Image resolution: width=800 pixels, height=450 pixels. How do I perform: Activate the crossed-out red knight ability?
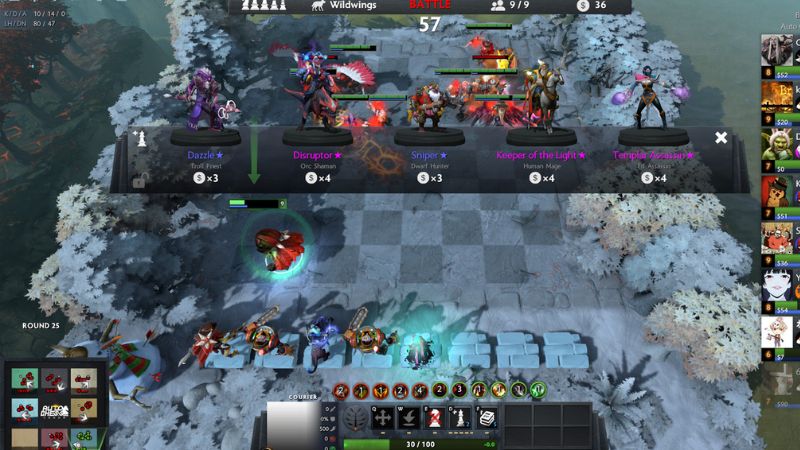pyautogui.click(x=435, y=419)
